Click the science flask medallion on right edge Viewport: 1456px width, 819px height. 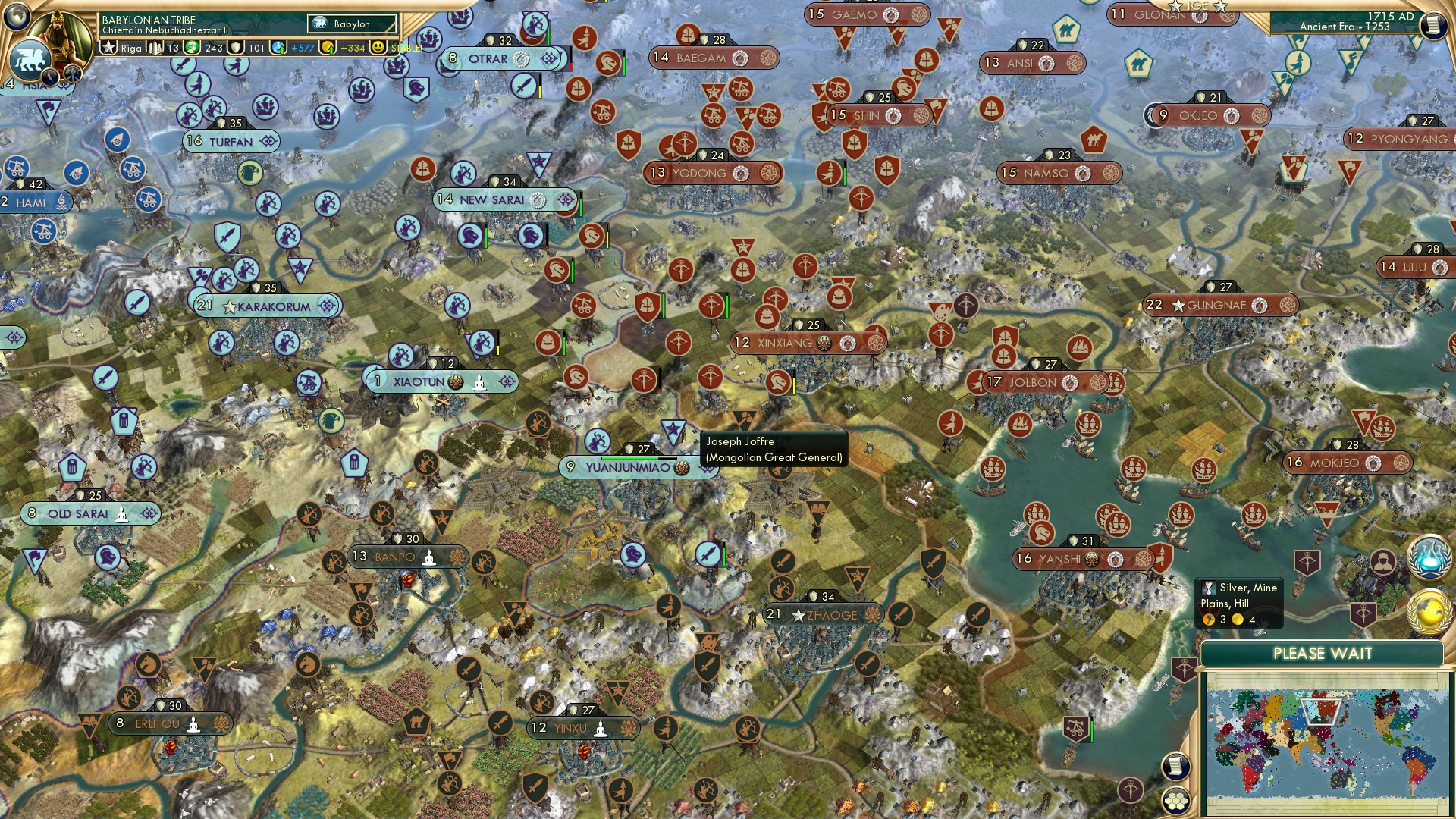(1430, 558)
